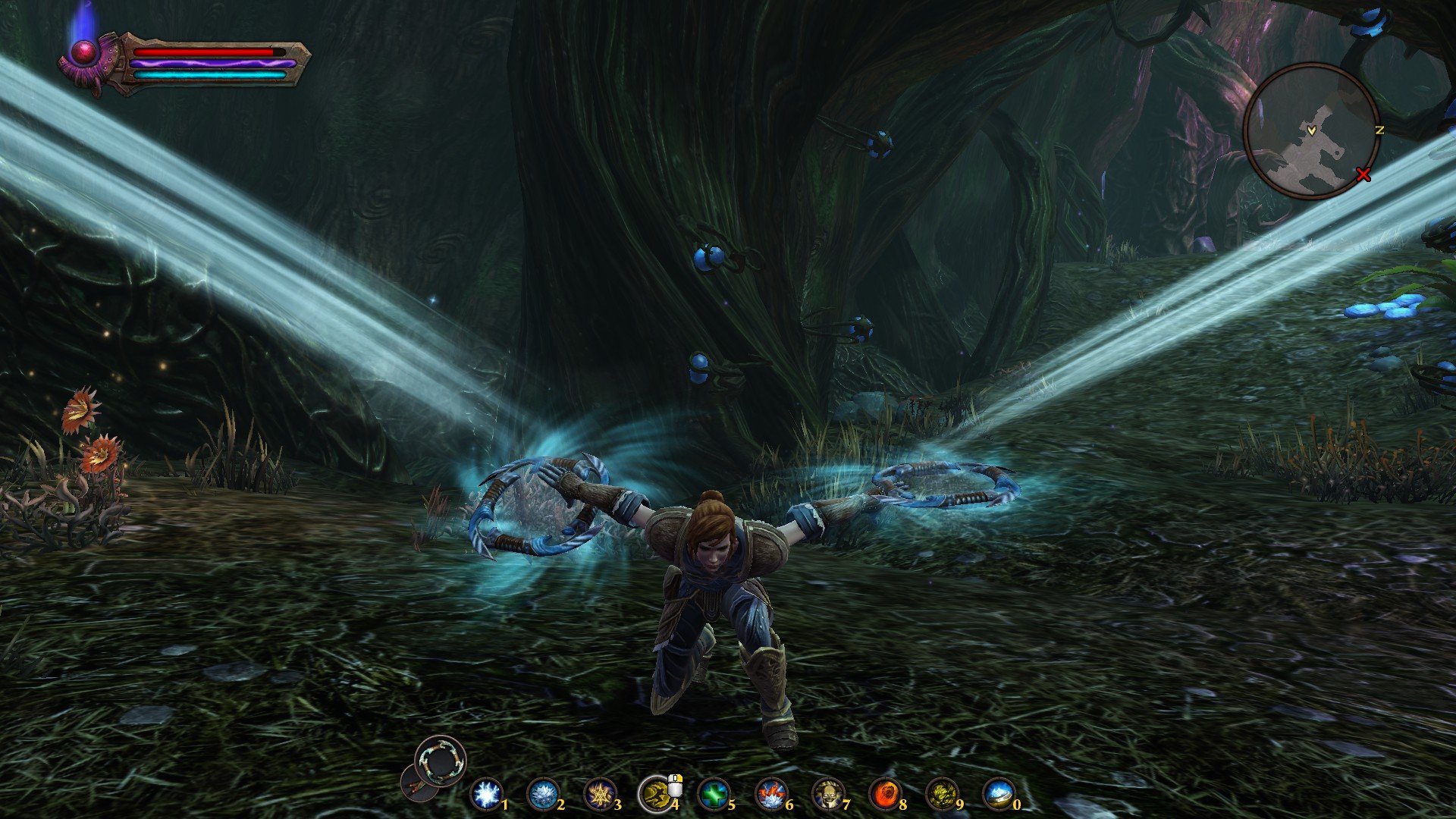Cast the golden star sigil ability
The height and width of the screenshot is (819, 1456).
(x=599, y=795)
